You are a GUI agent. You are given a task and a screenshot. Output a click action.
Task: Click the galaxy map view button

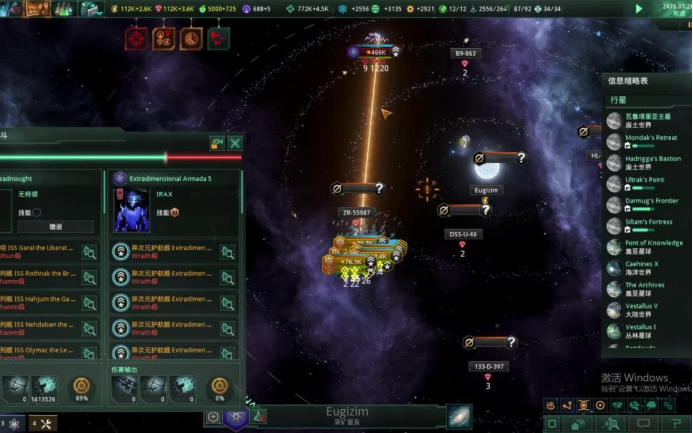pyautogui.click(x=459, y=417)
